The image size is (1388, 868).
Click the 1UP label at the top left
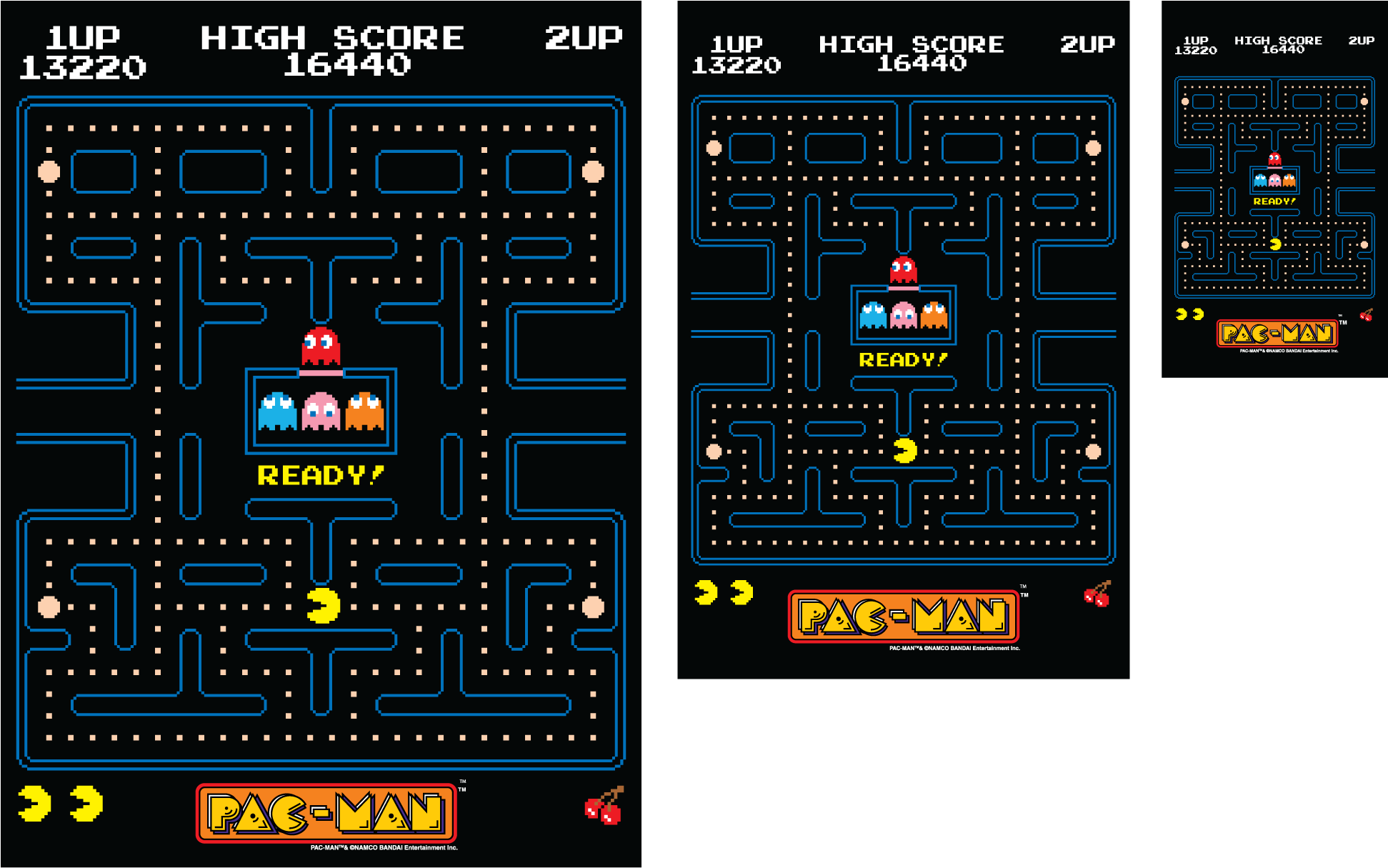point(82,37)
